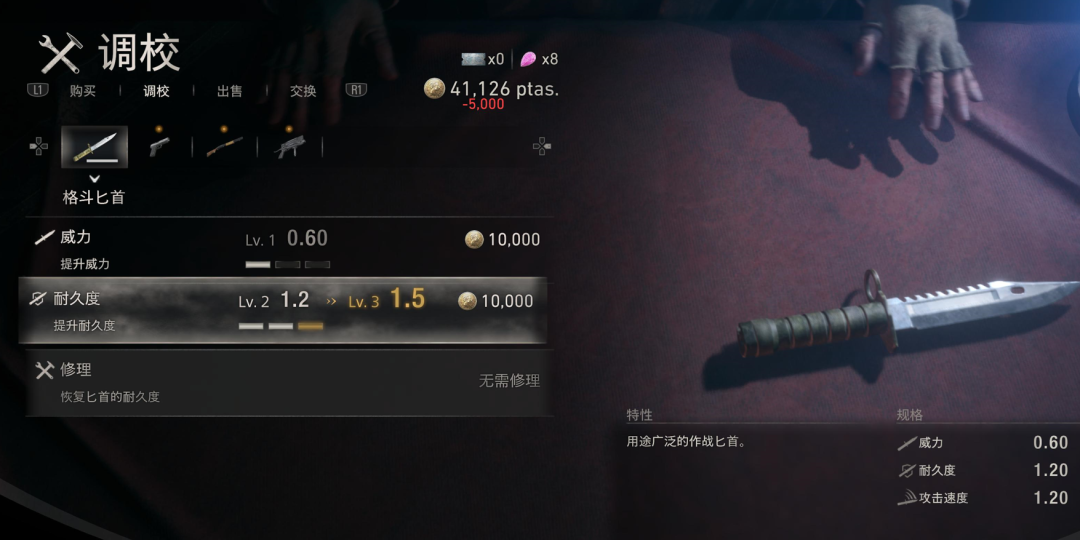Go to the 交换 (Trade) tab
Viewport: 1080px width, 540px height.
pyautogui.click(x=303, y=91)
